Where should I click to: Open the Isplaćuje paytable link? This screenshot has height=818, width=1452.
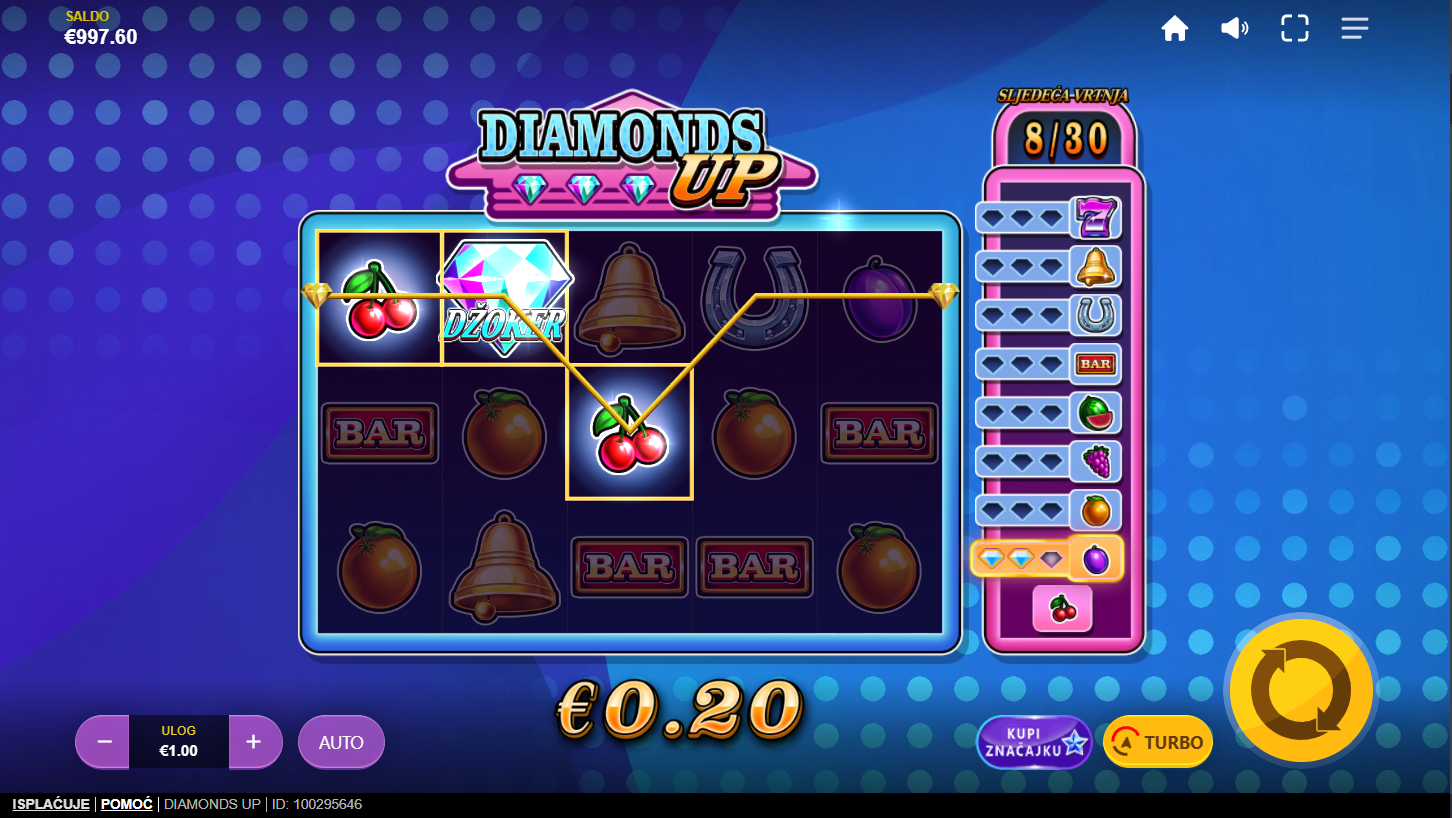[51, 804]
